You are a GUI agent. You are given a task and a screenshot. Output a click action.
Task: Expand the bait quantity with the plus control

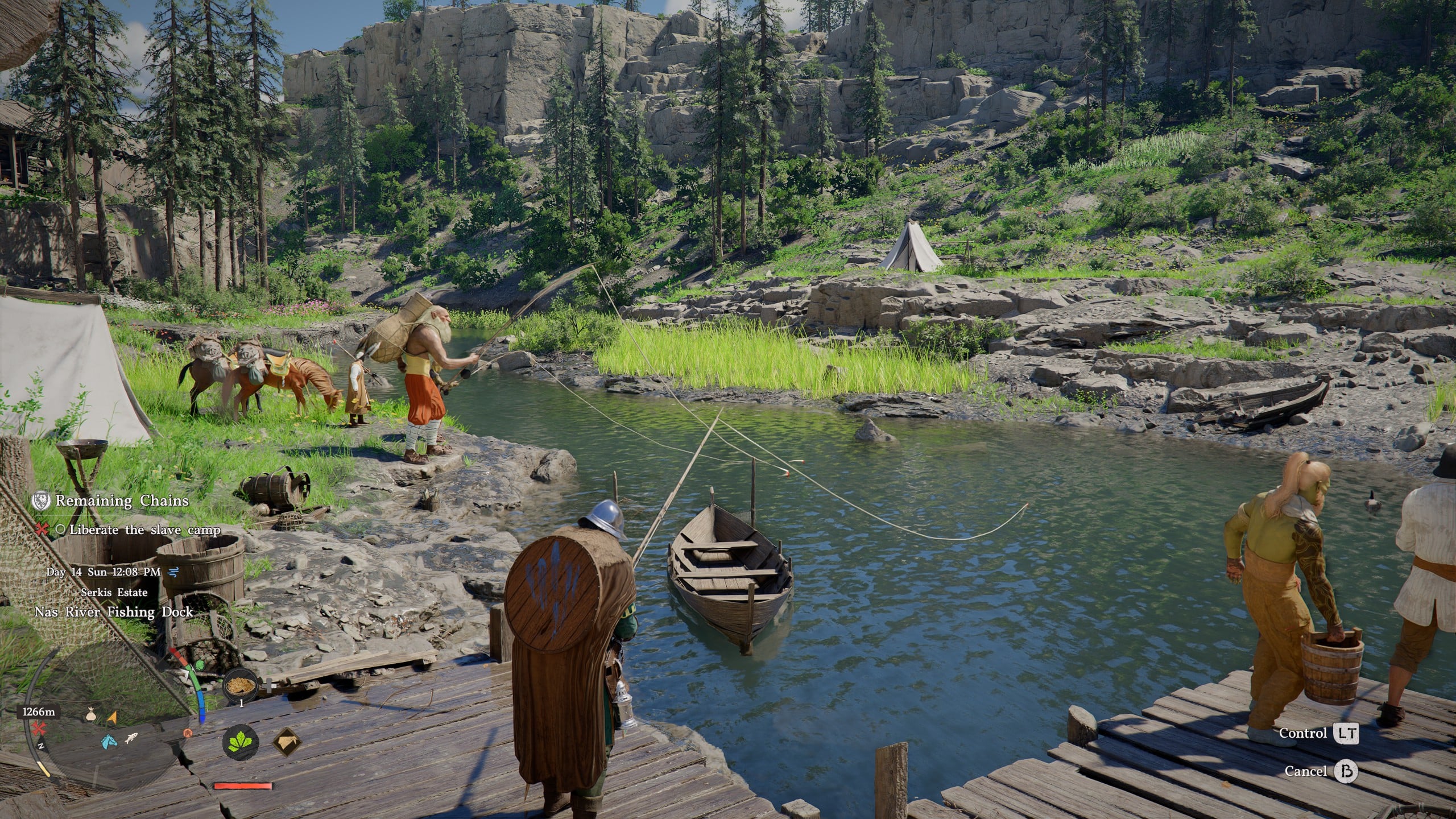(x=267, y=685)
